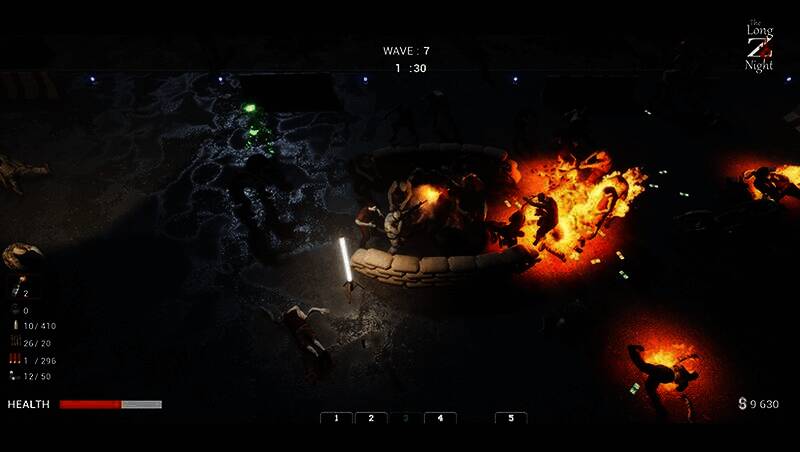800x452 pixels.
Task: Pick the rifle bullet ammo icon
Action: point(15,326)
